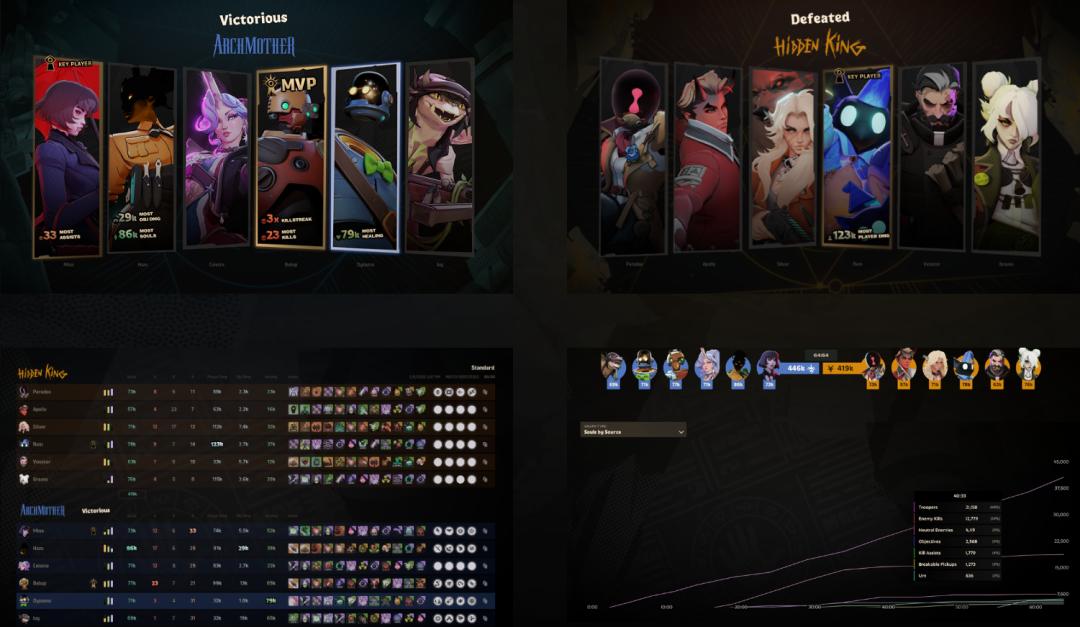
Task: Choose Dynamo's card with Most Healing
Action: (365, 158)
